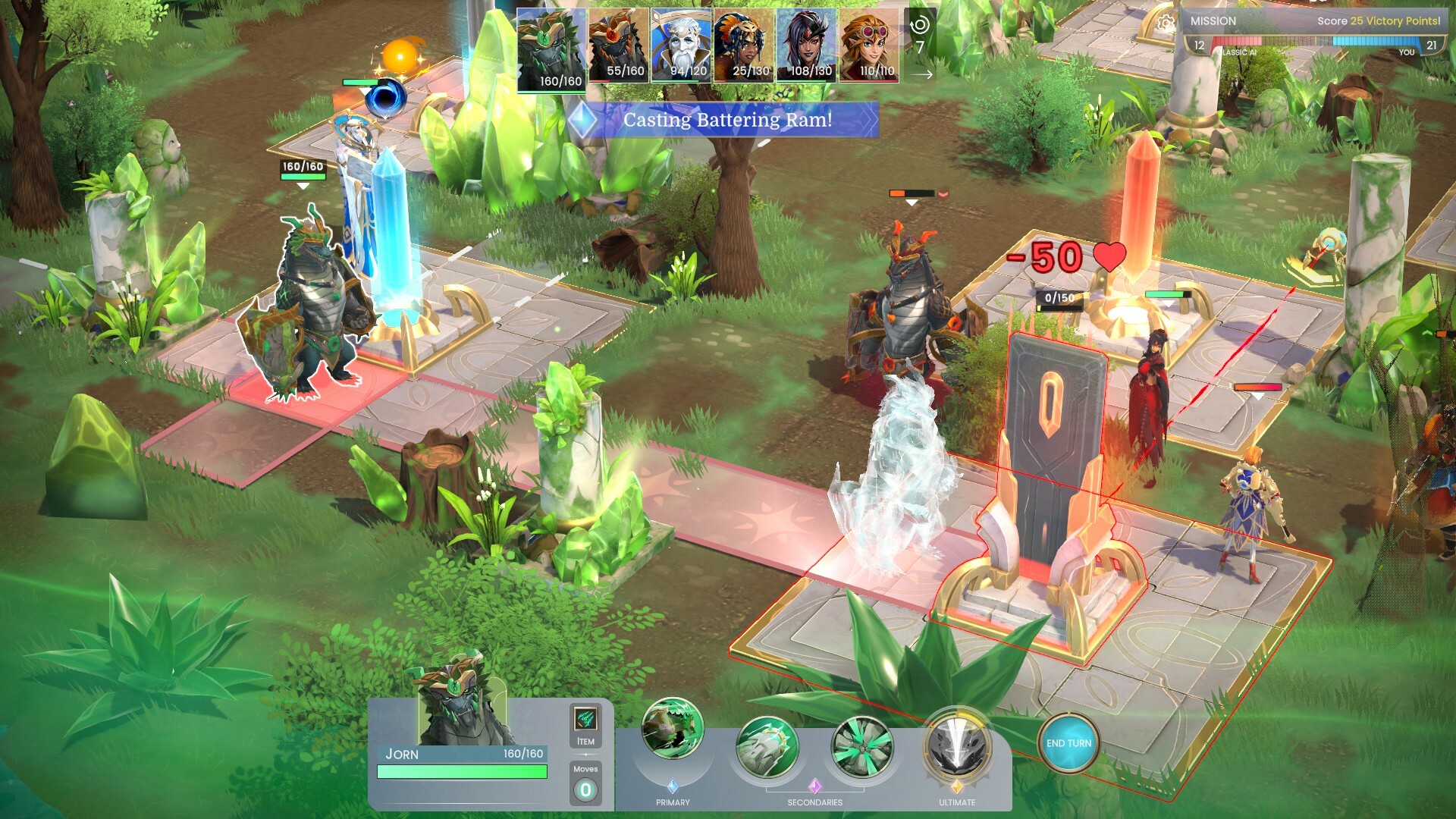Image resolution: width=1456 pixels, height=819 pixels.
Task: Choose the goggles-wearing hero portrait
Action: click(869, 45)
